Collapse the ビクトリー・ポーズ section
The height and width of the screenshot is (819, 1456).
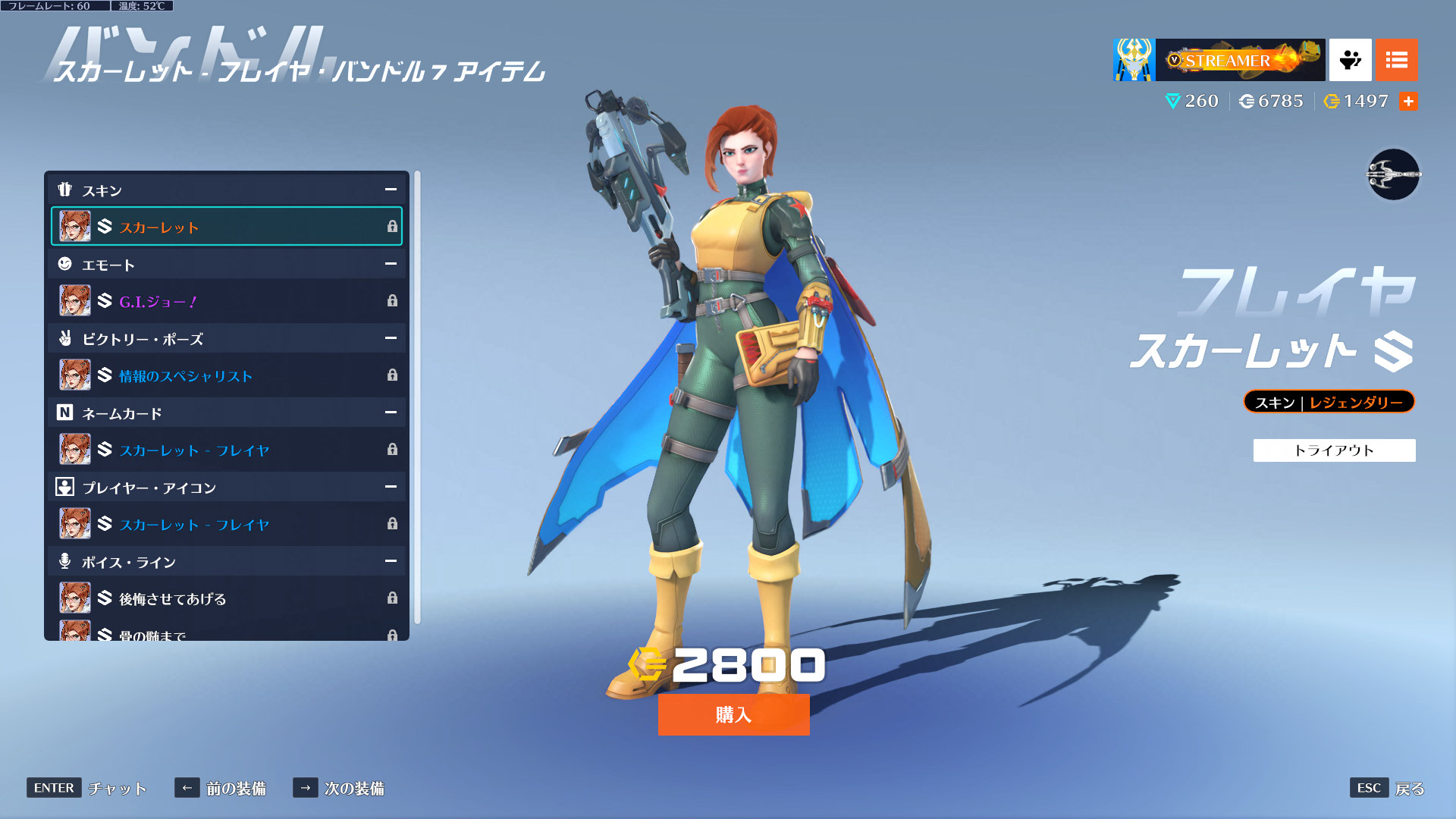(391, 338)
